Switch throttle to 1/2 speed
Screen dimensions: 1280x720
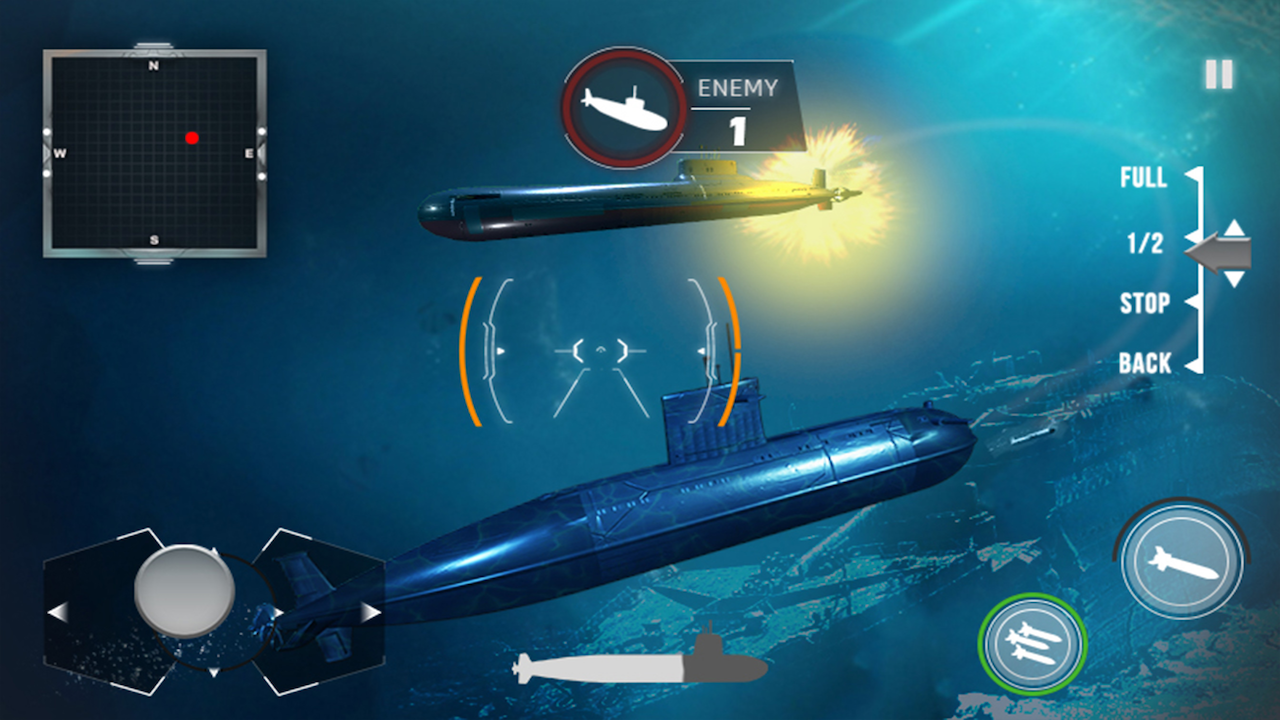click(x=1145, y=242)
